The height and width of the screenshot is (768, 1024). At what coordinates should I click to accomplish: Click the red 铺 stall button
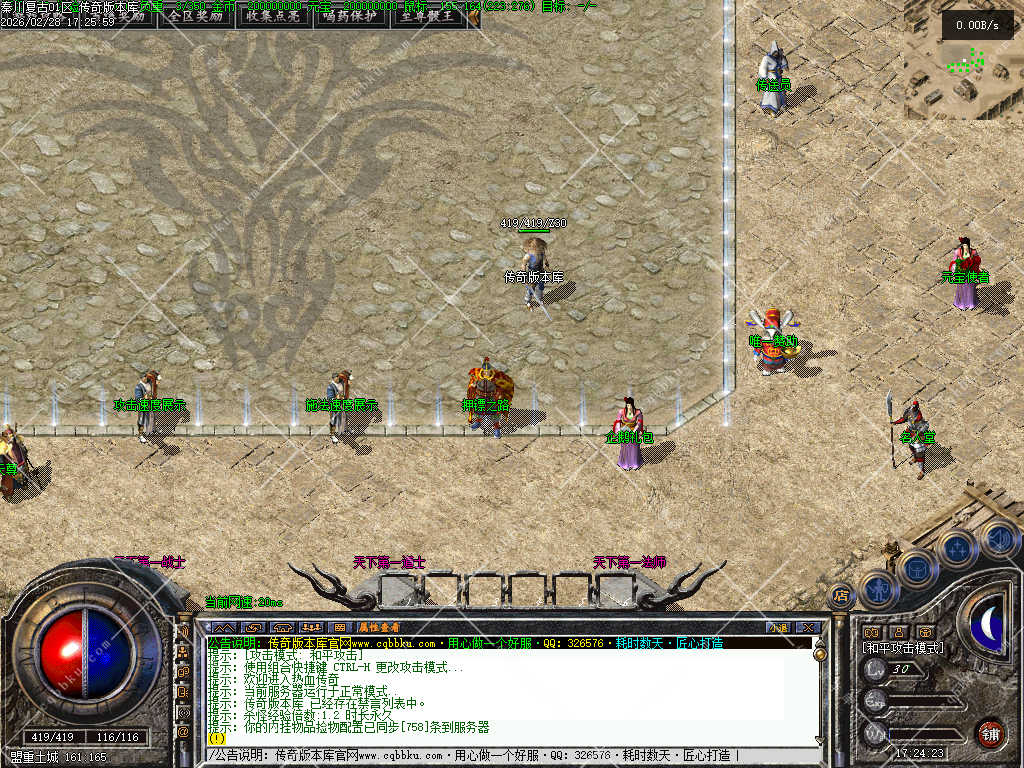point(990,733)
